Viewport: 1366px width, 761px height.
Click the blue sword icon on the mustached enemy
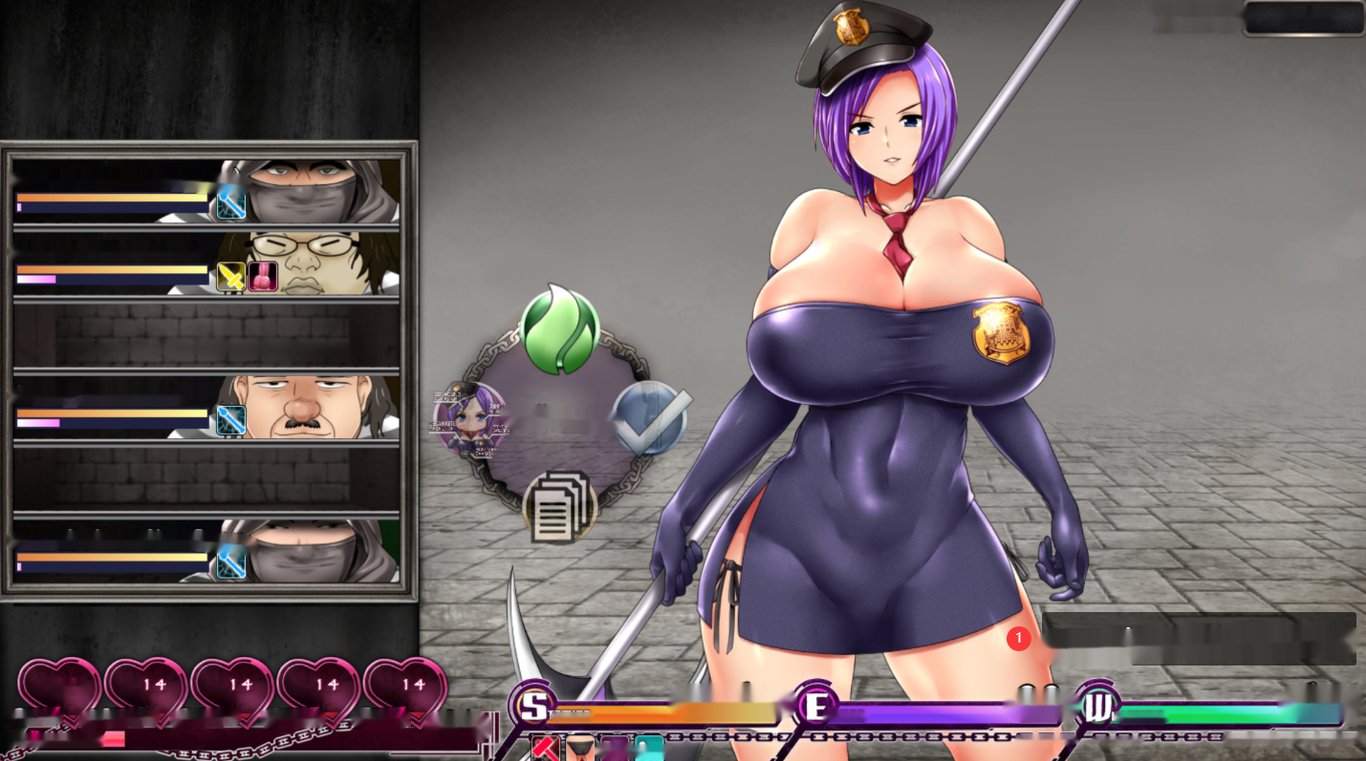tap(233, 418)
